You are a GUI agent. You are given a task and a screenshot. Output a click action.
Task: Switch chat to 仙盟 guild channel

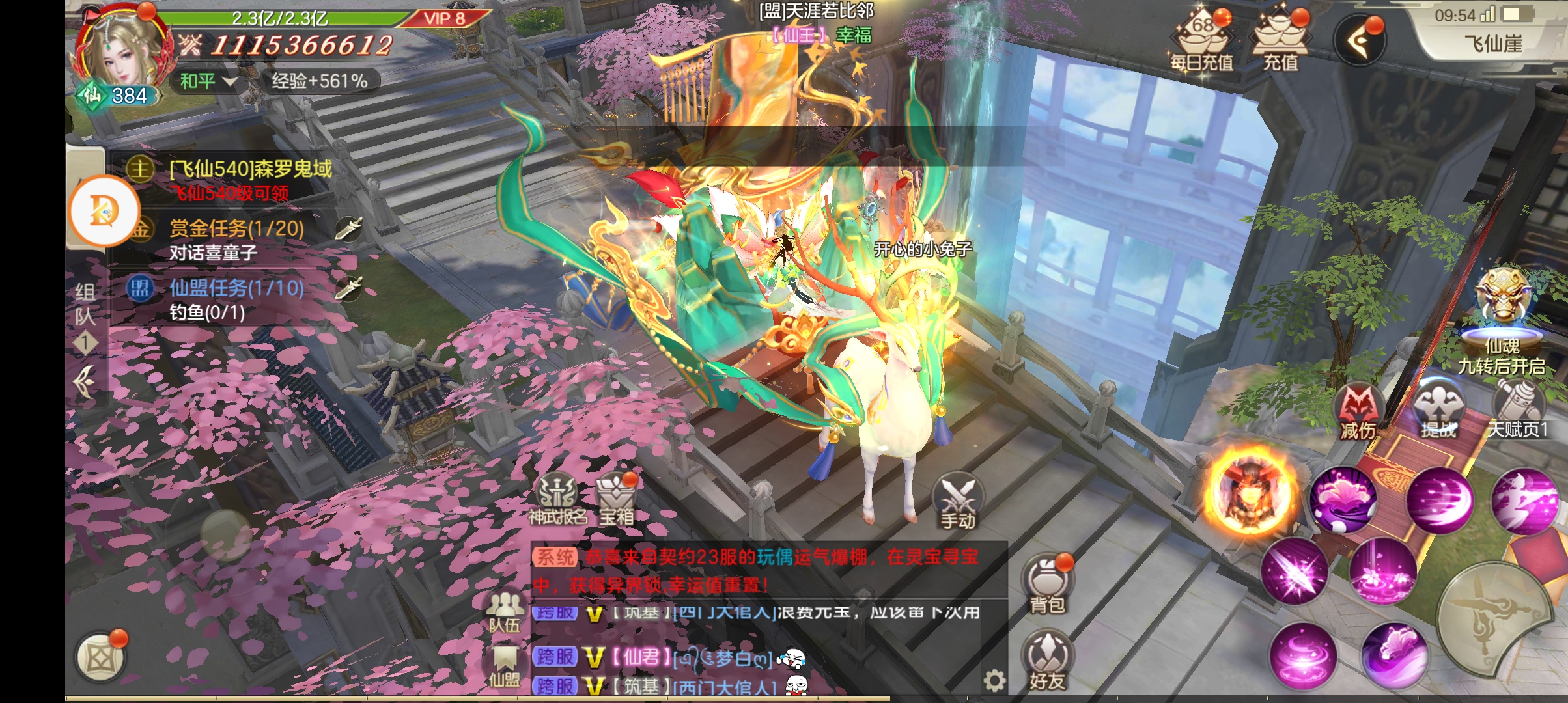(x=505, y=665)
